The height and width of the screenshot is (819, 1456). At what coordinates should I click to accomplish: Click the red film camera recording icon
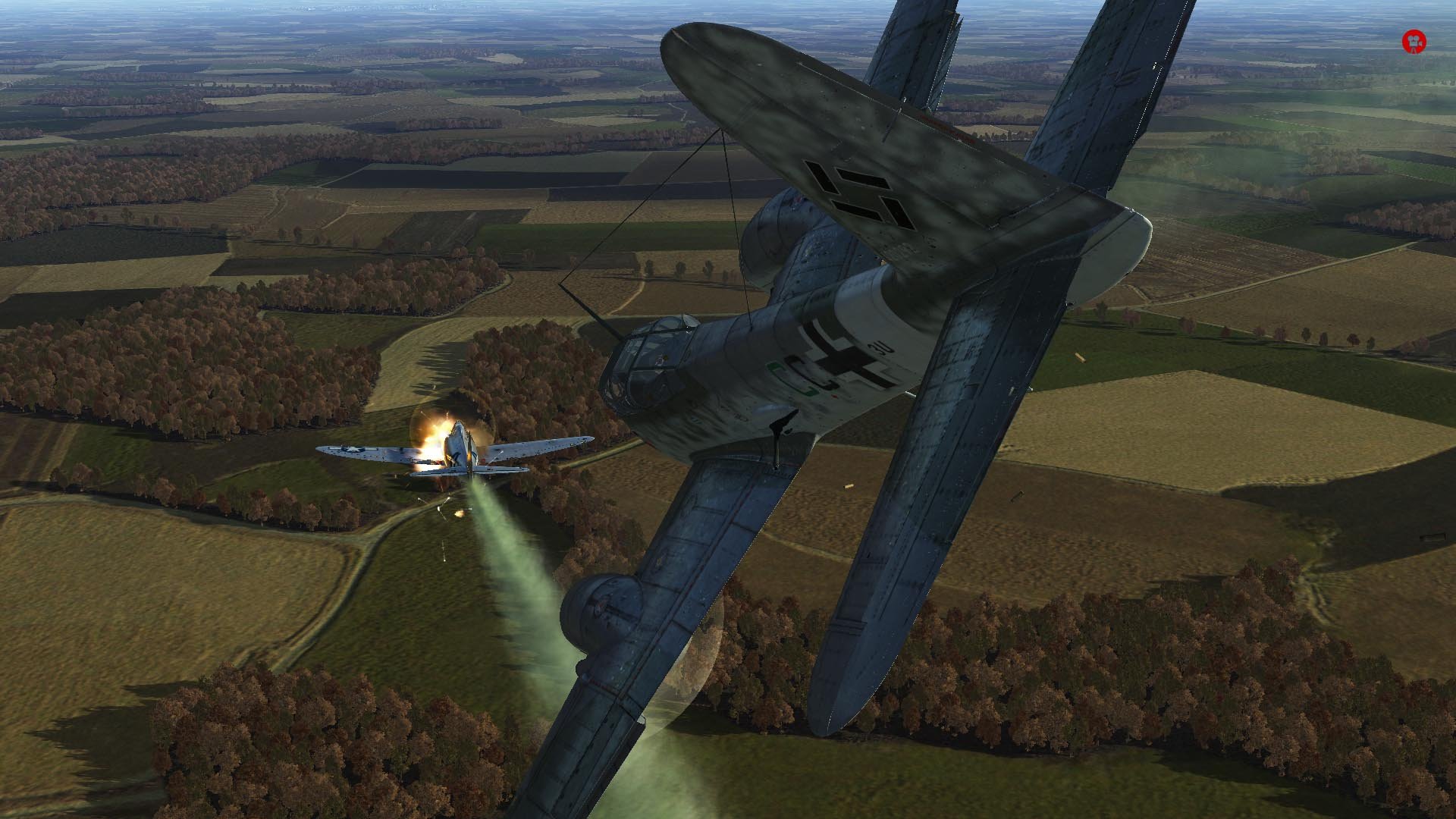tap(1414, 42)
